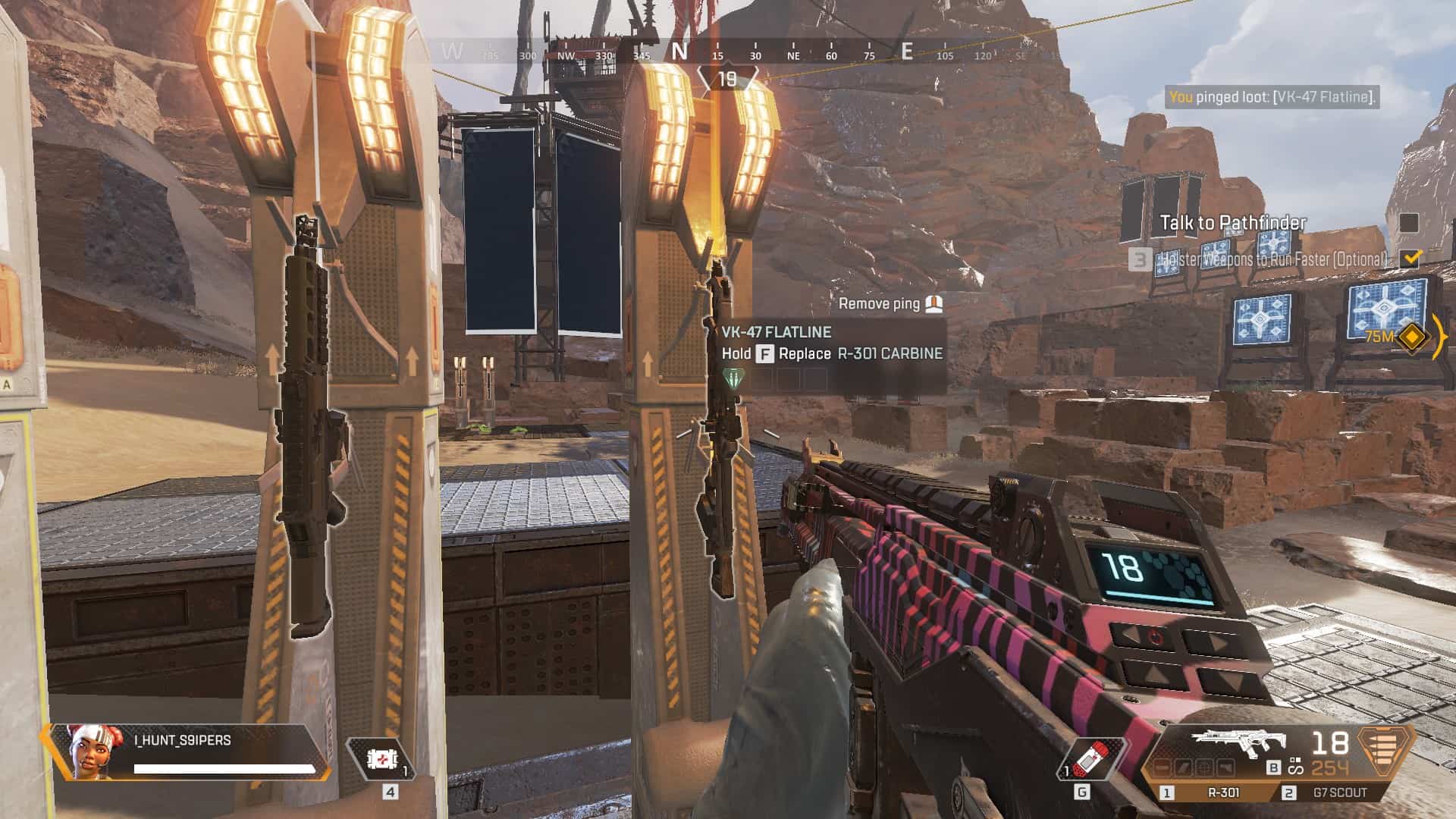Check the Talk to Pathfinder objective box
The image size is (1456, 819).
(x=1410, y=221)
